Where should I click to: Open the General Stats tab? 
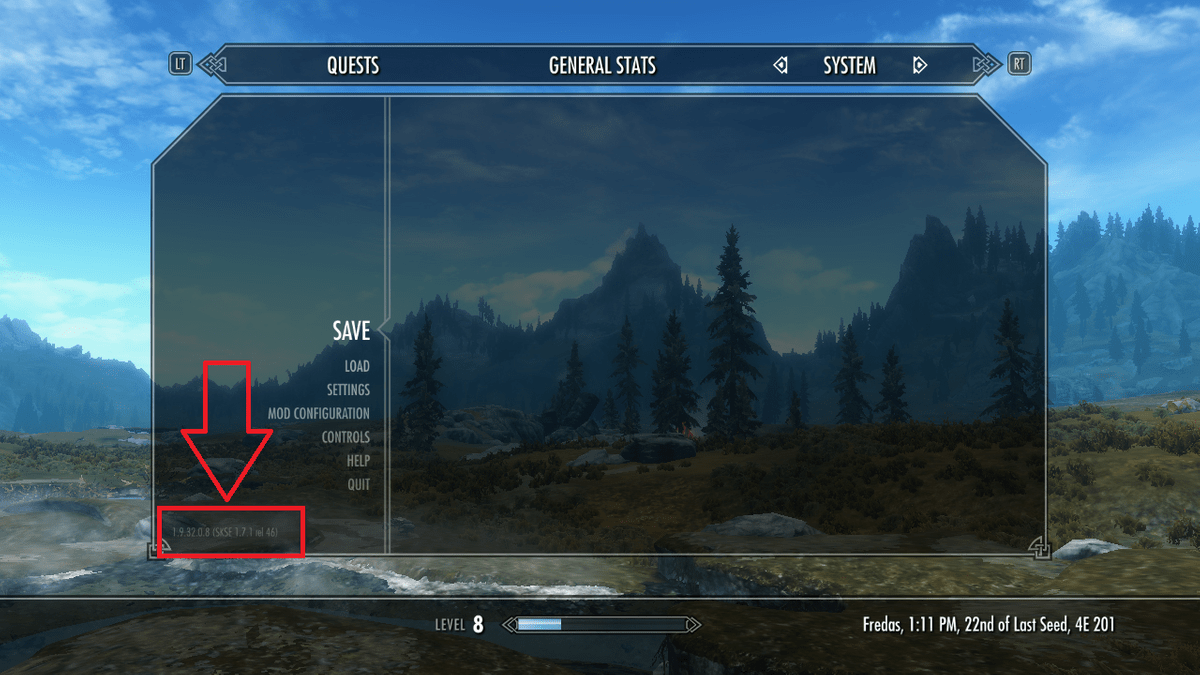click(602, 66)
